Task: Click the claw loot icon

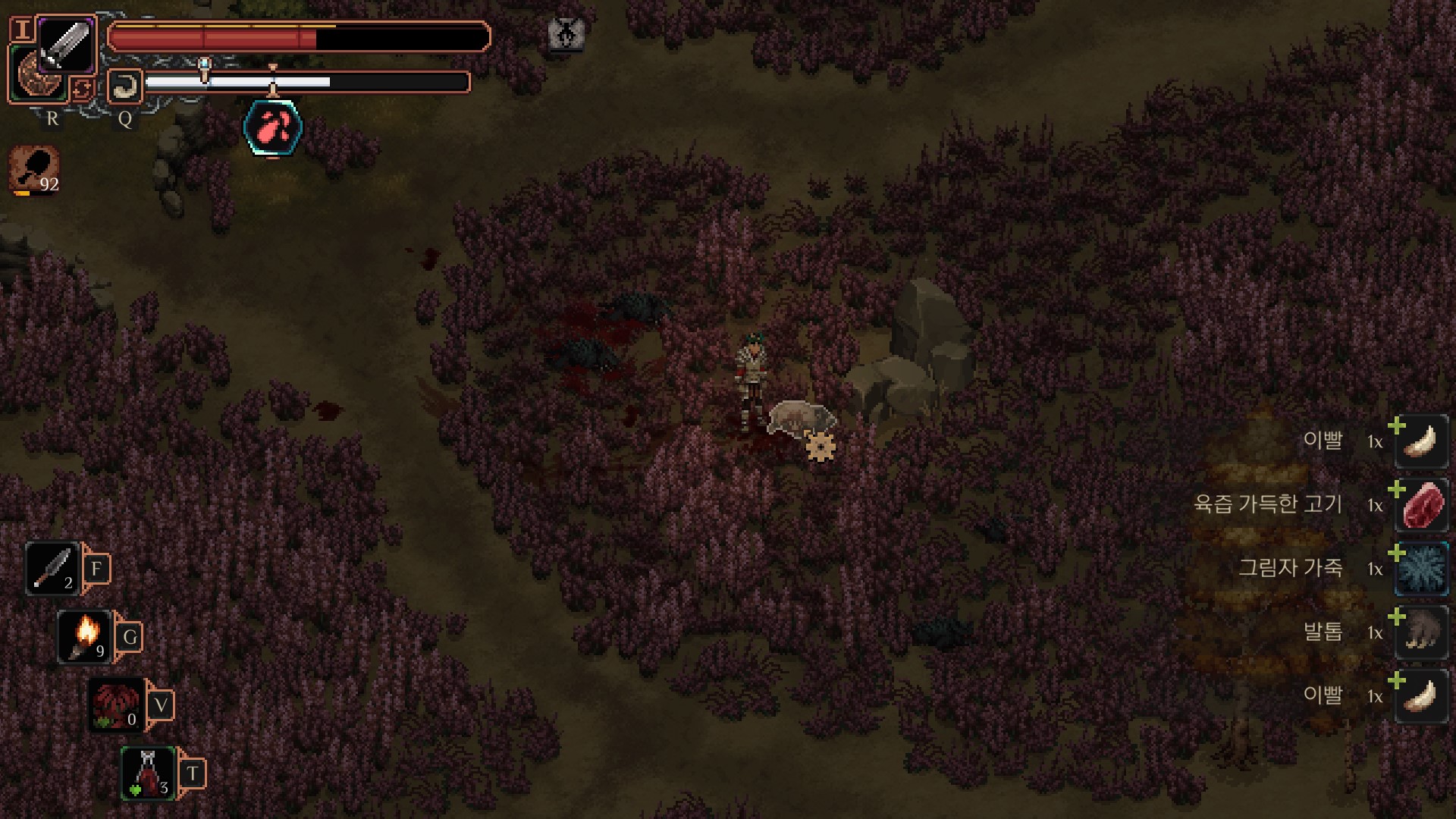Action: [x=1422, y=632]
